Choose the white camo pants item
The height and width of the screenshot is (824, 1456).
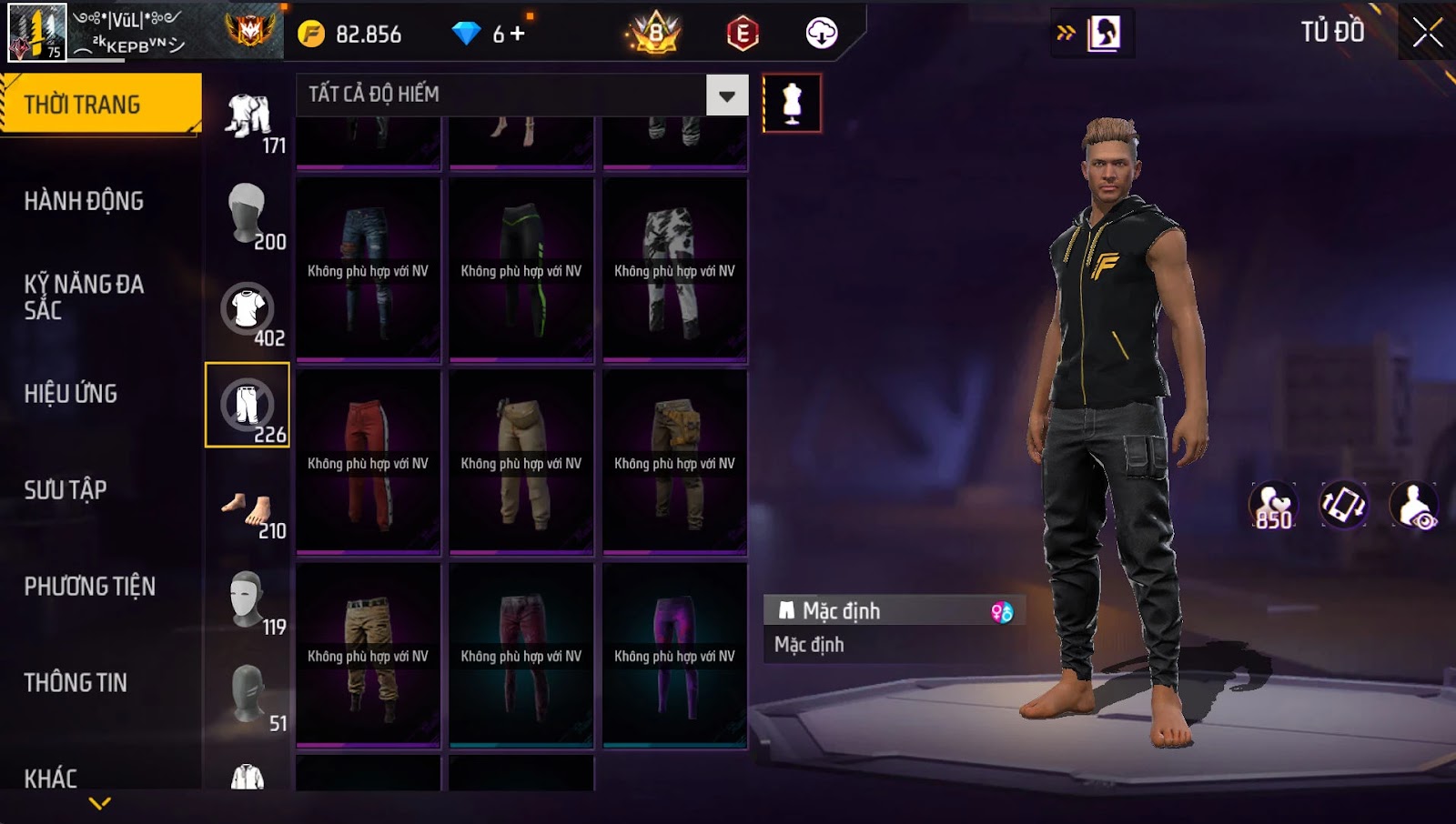[x=674, y=269]
